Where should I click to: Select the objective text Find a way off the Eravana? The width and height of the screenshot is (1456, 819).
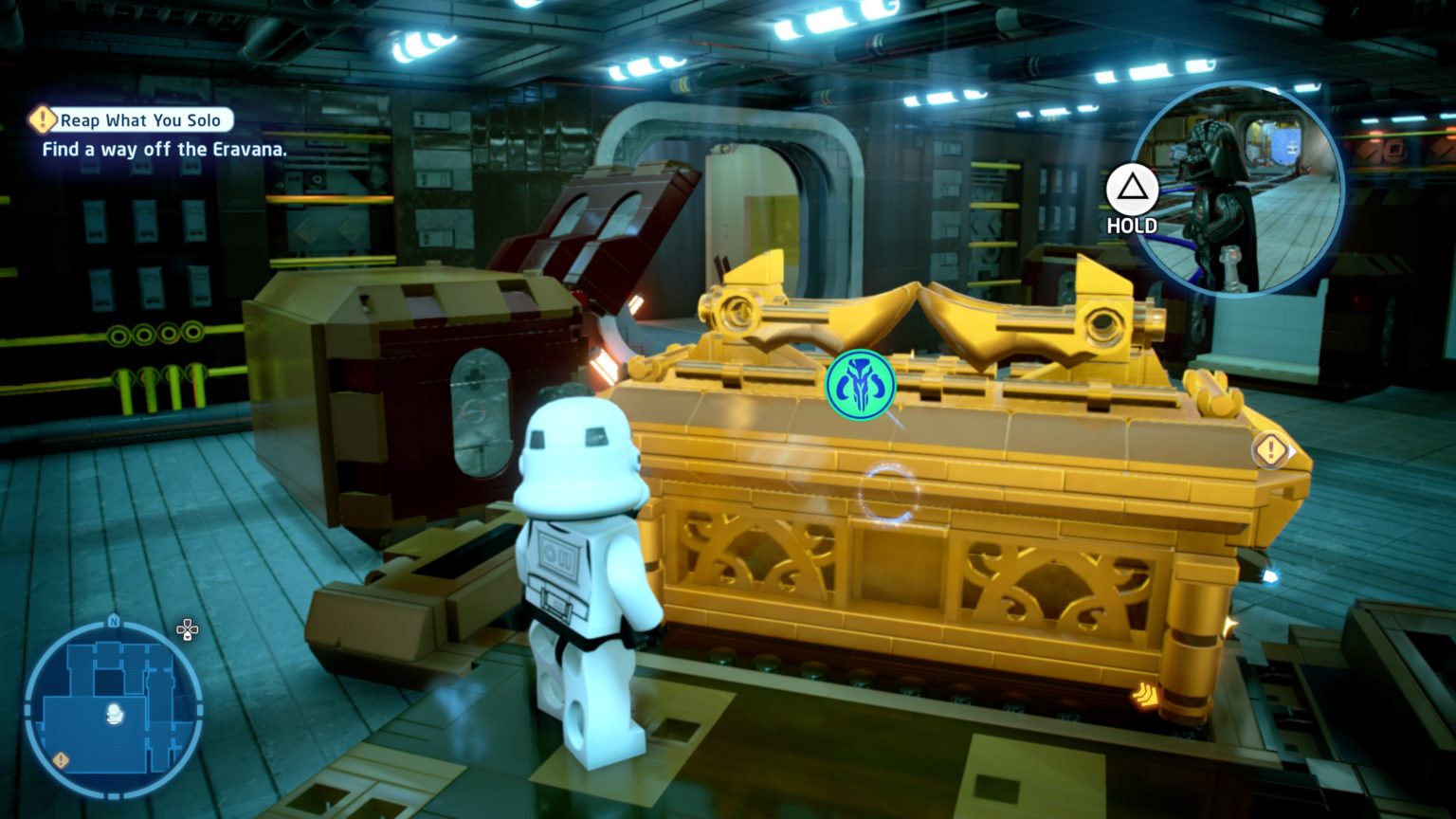click(164, 149)
